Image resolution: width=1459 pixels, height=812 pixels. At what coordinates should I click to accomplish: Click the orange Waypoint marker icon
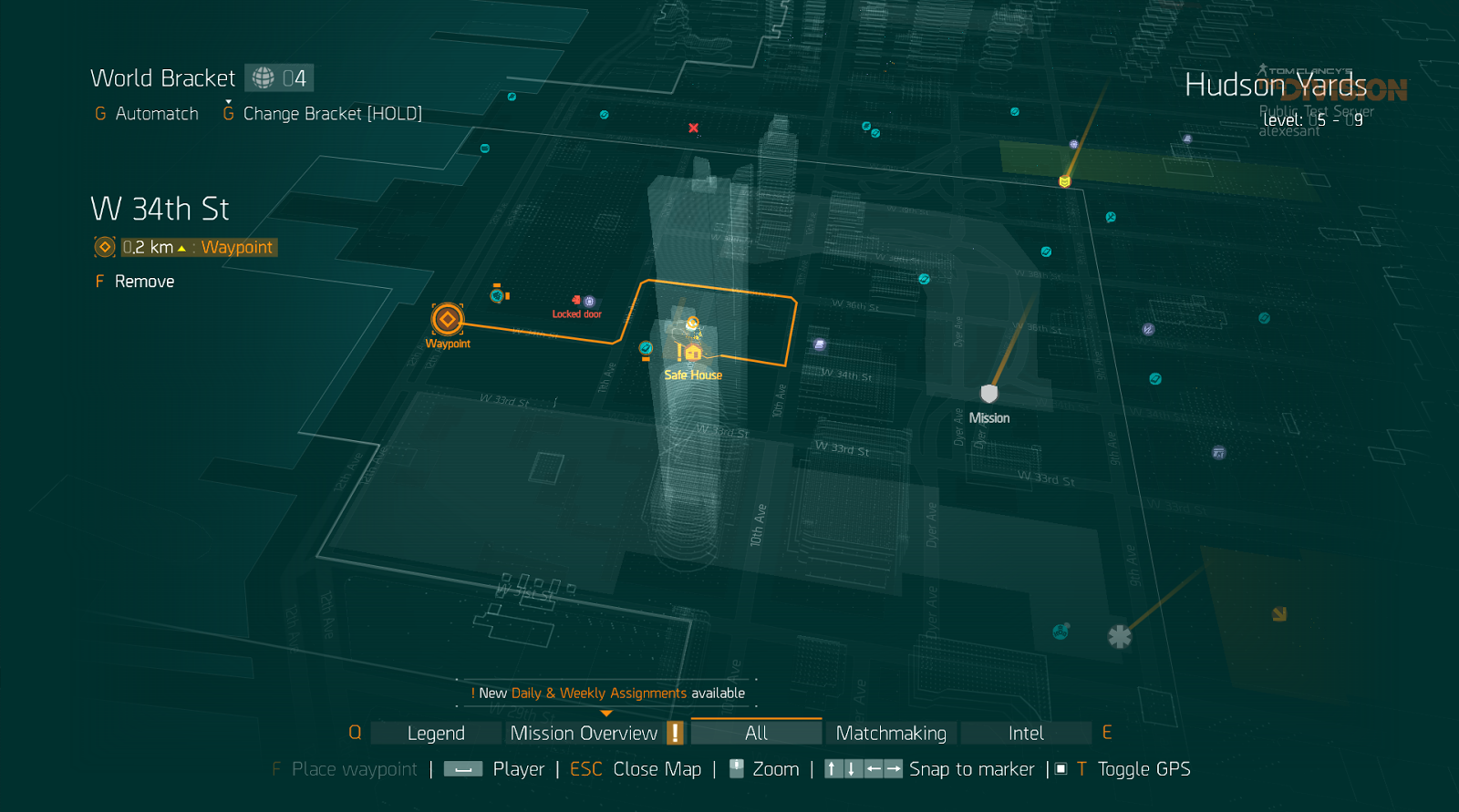click(x=448, y=320)
